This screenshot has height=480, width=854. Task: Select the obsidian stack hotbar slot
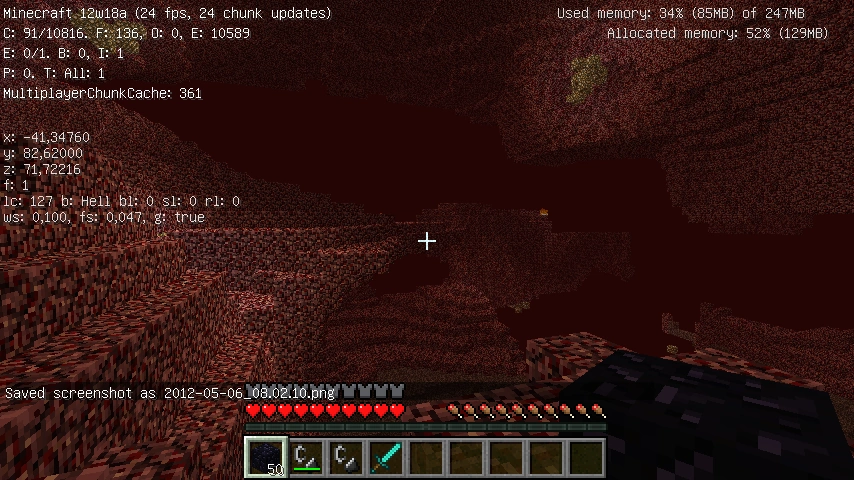(266, 457)
